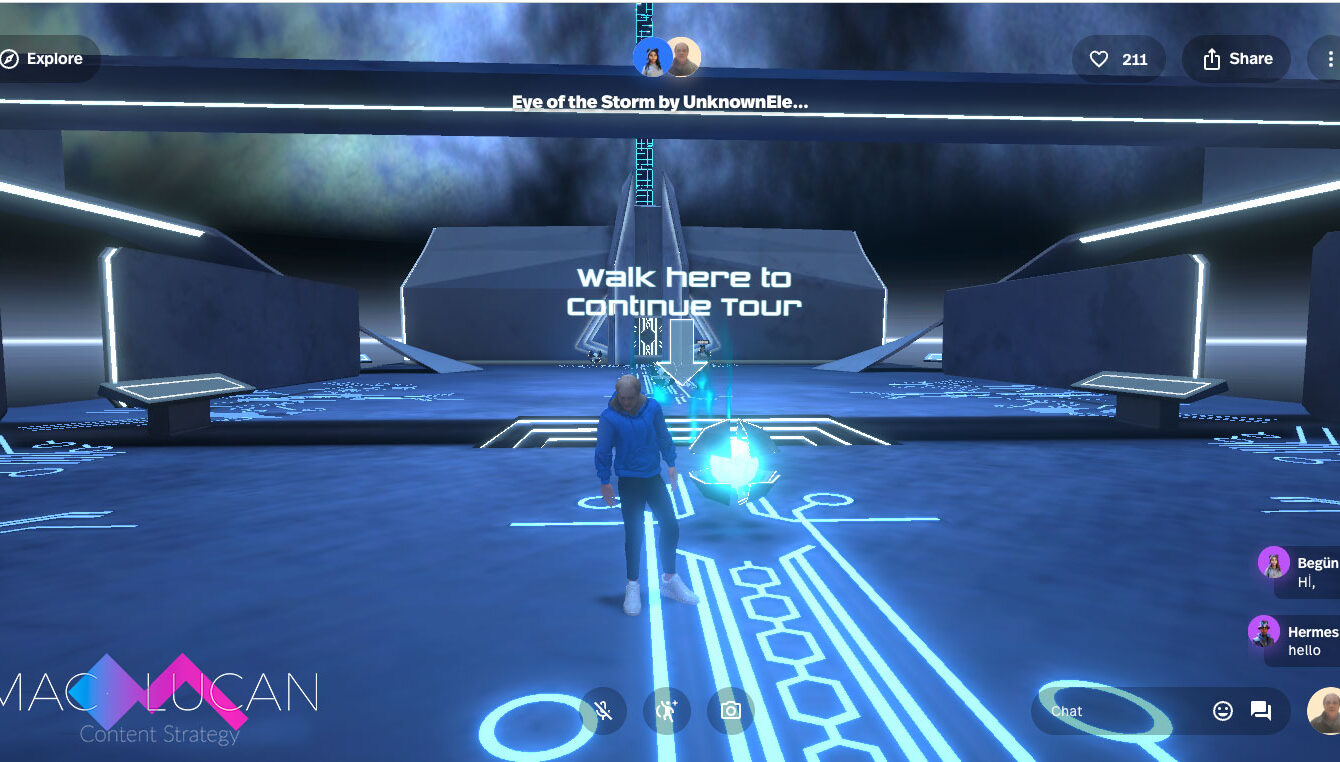Click the Eye of the Storm space title
Image resolution: width=1340 pixels, height=762 pixels.
tap(660, 102)
